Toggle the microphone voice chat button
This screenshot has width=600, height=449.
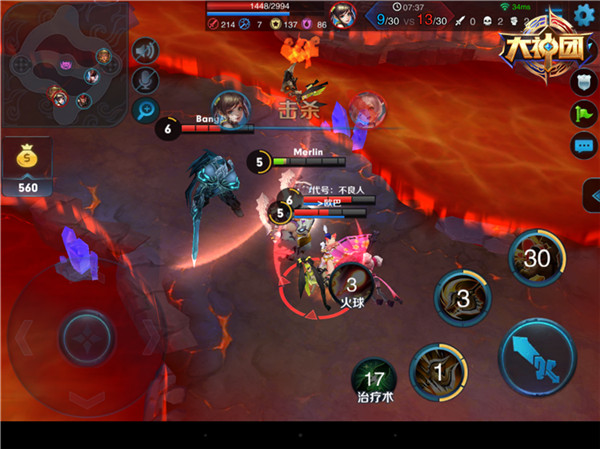146,80
